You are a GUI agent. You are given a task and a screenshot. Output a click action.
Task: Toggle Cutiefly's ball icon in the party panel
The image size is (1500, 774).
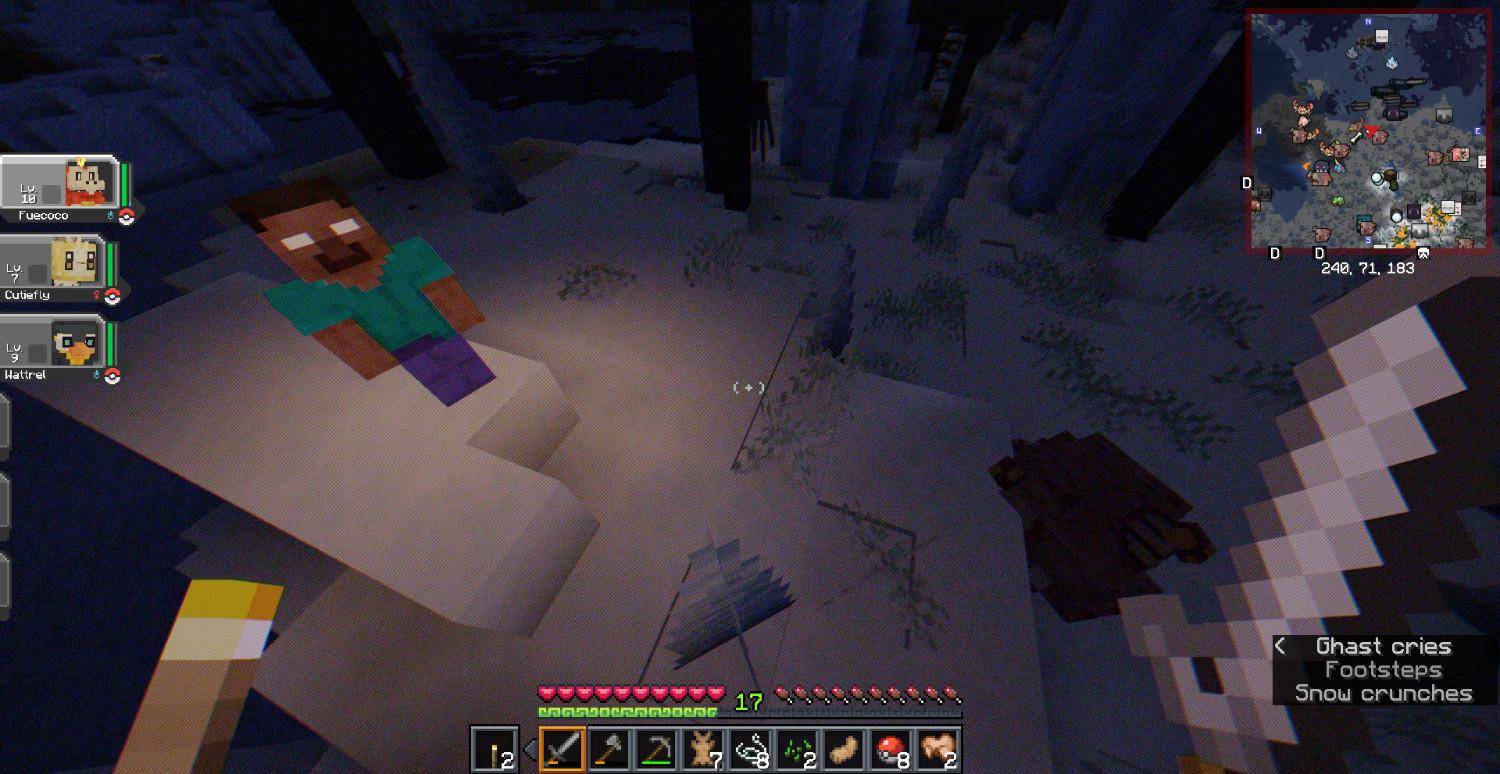pos(112,295)
